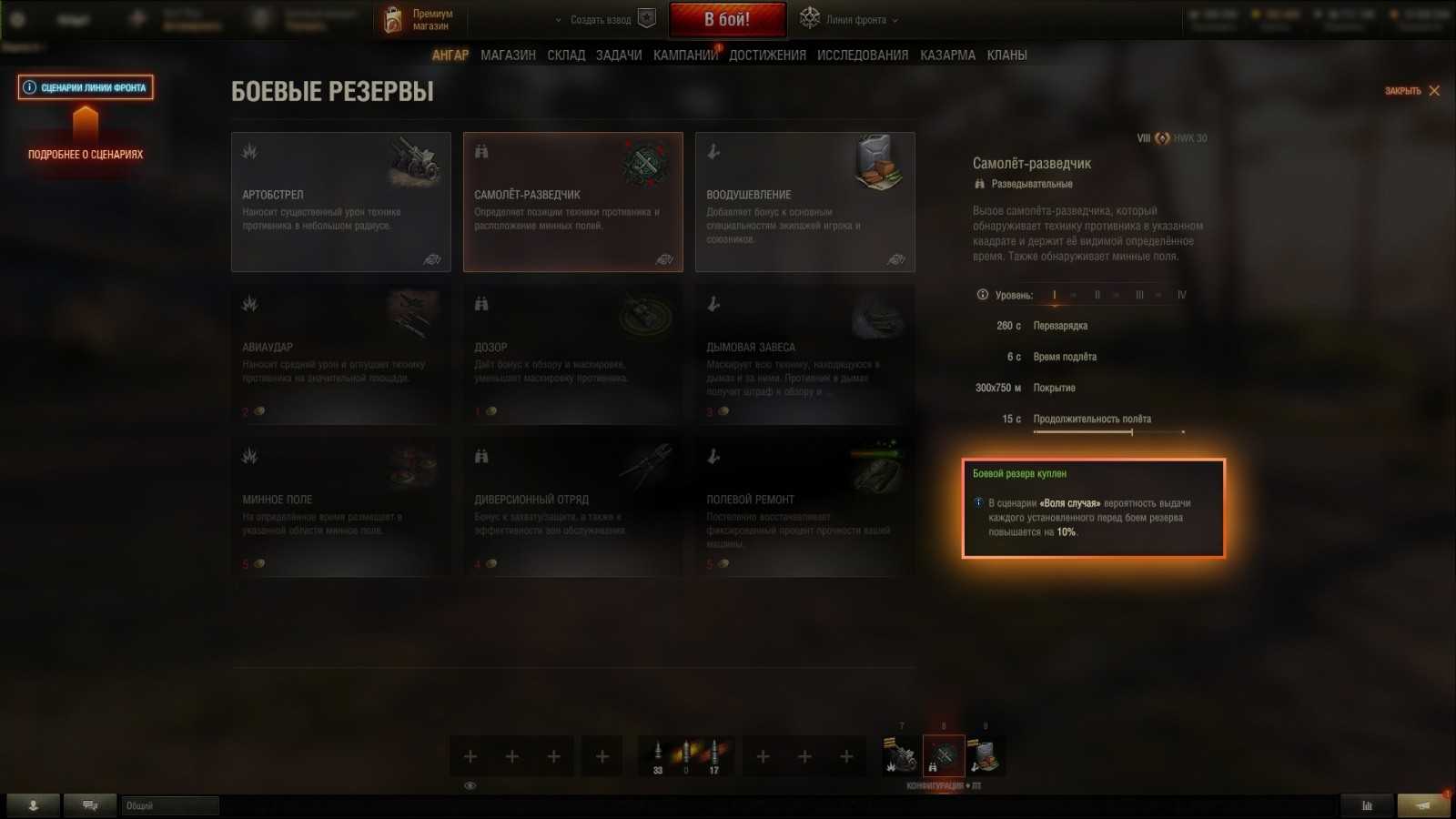The height and width of the screenshot is (819, 1456).
Task: Select the Артобстрел combat reserve card
Action: pos(340,202)
